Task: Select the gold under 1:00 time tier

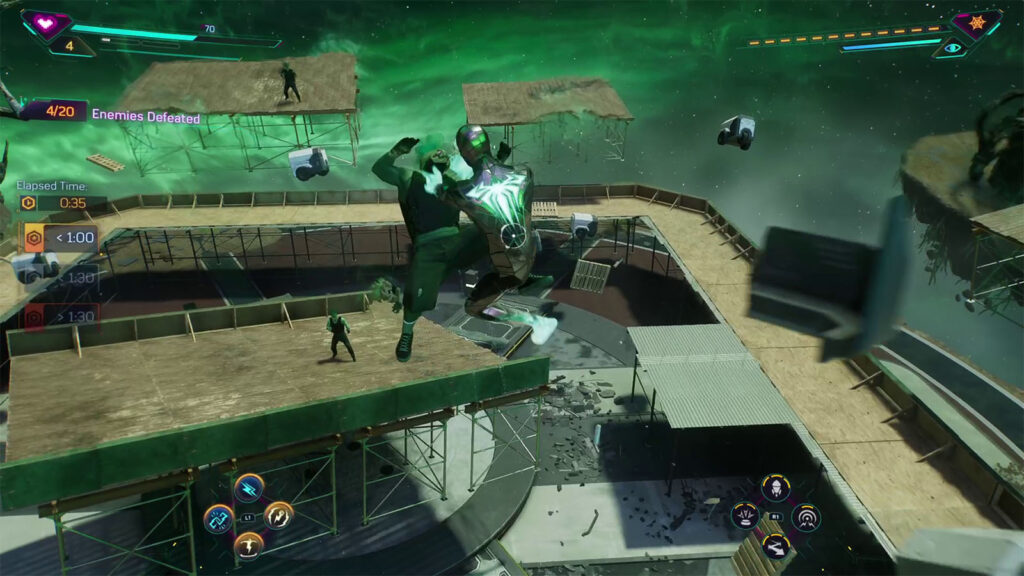Action: (x=60, y=238)
